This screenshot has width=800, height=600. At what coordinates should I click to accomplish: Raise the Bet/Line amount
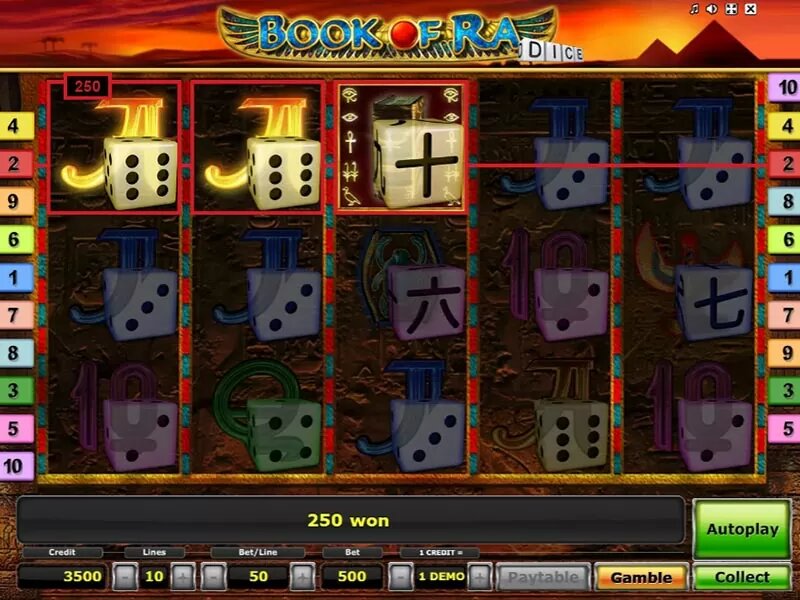[302, 577]
